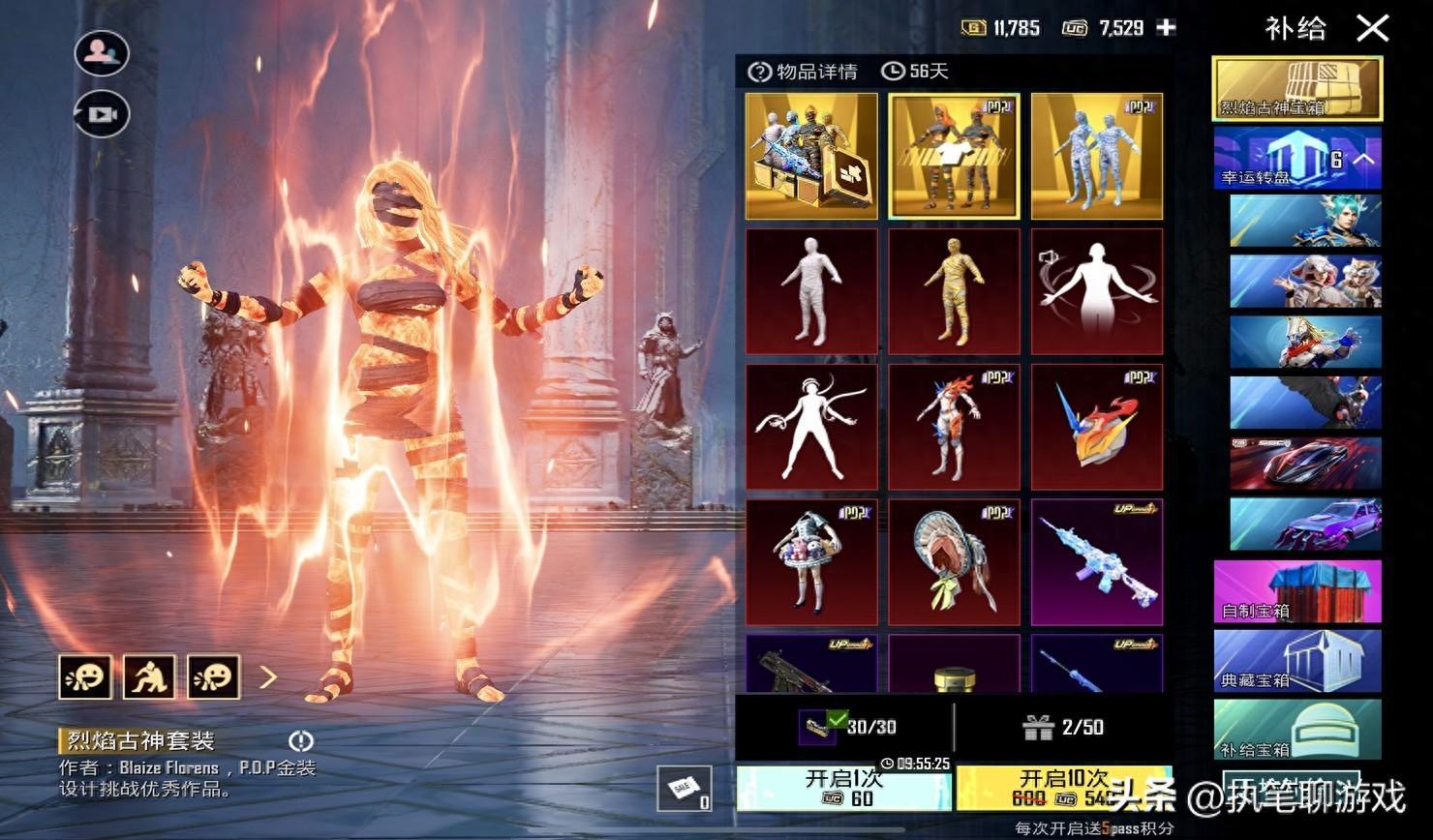Toggle the video camera view icon
Image resolution: width=1433 pixels, height=840 pixels.
coord(102,114)
